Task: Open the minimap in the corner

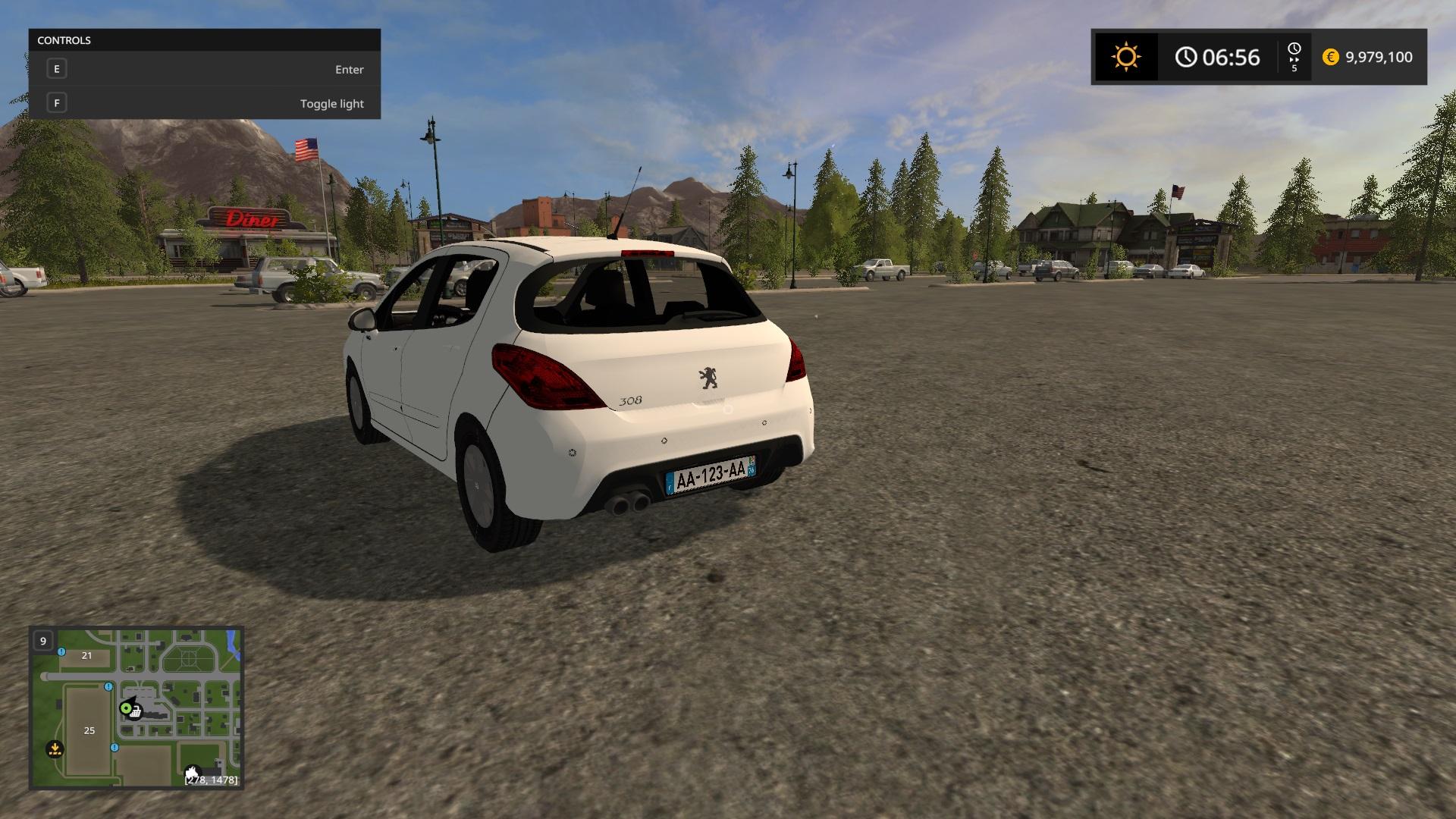Action: (x=136, y=708)
